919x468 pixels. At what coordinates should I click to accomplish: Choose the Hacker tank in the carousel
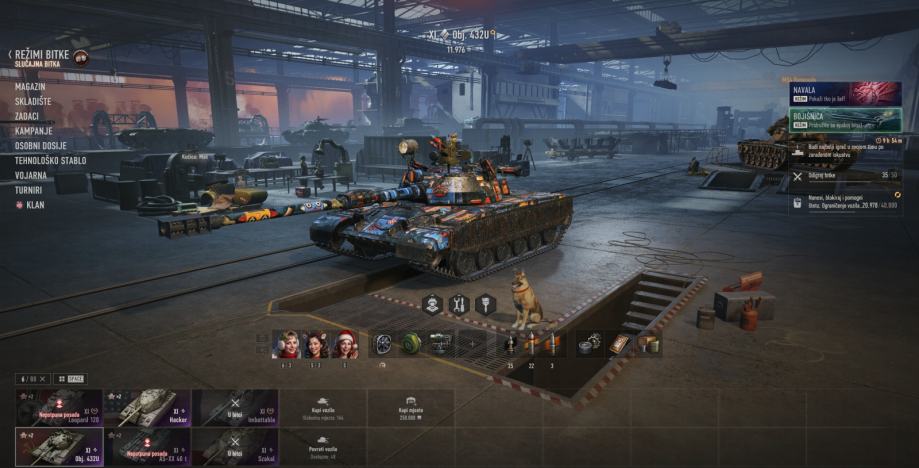[146, 408]
